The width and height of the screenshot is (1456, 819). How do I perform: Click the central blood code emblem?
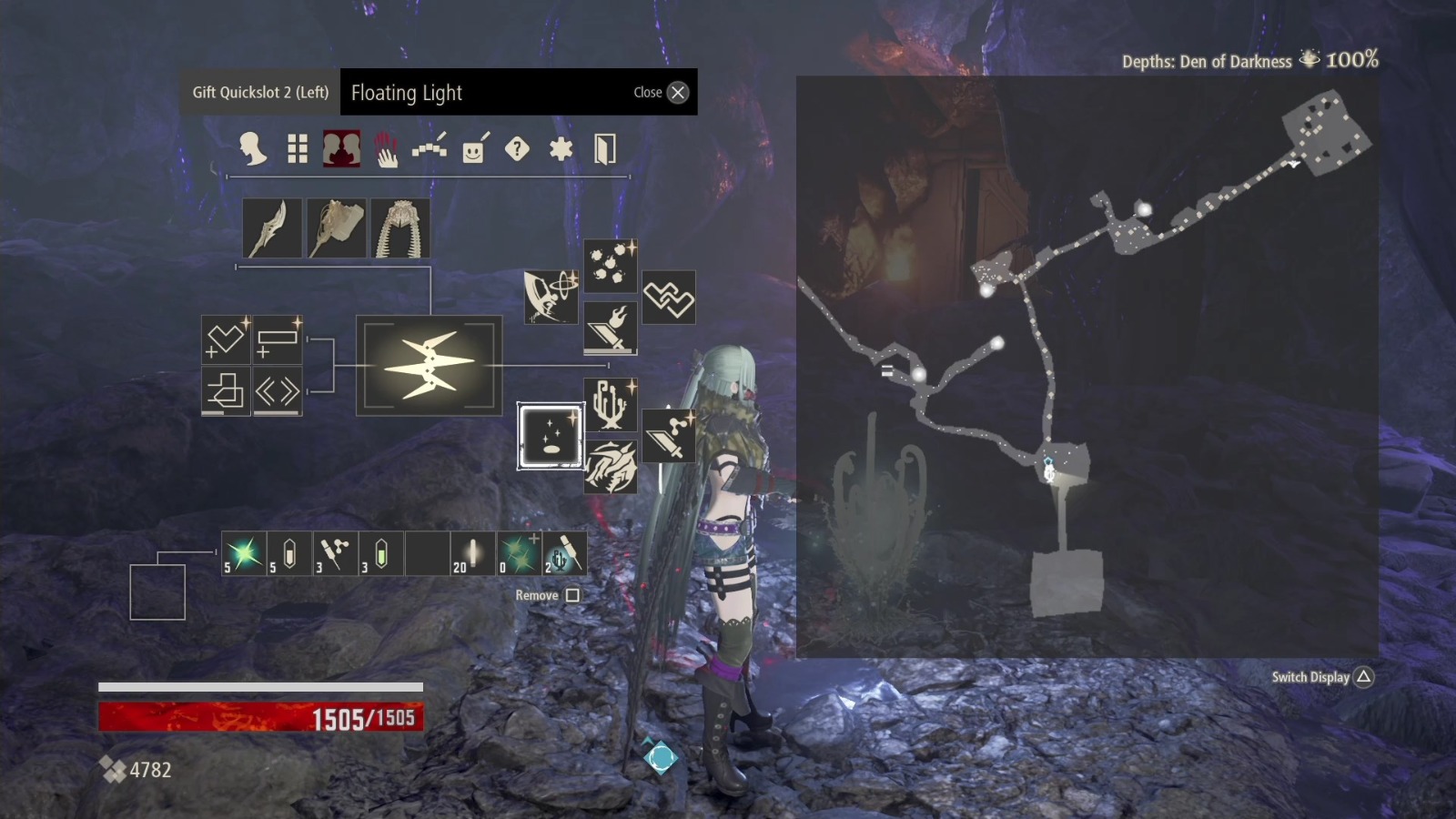click(x=429, y=367)
